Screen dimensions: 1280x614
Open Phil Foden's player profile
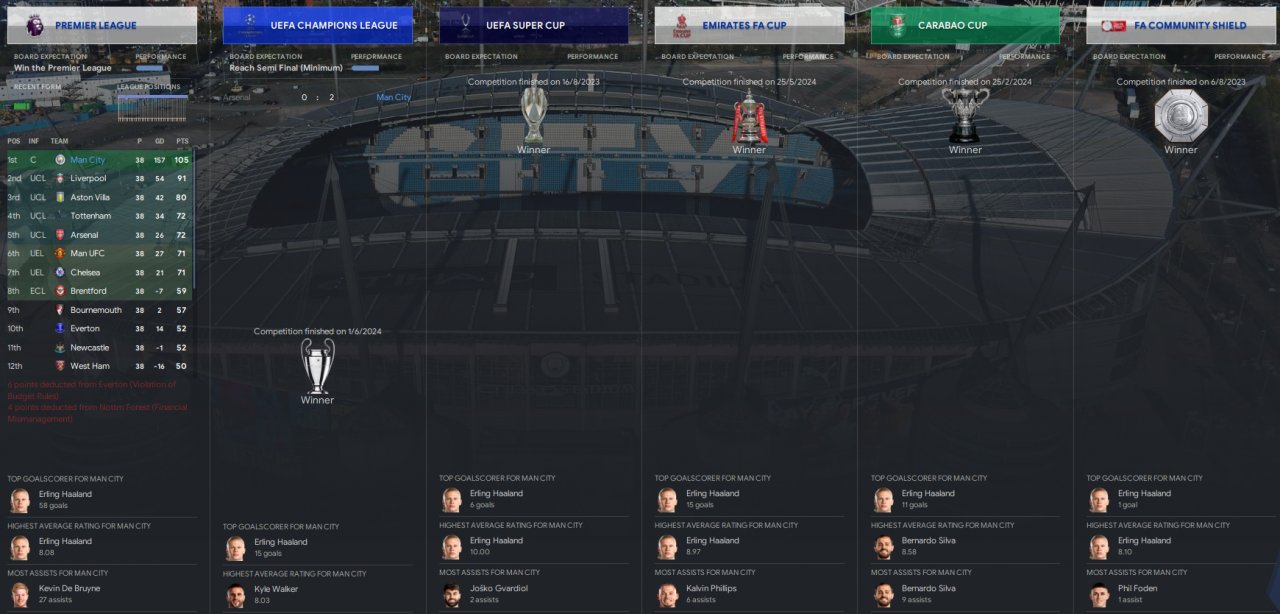tap(1138, 589)
